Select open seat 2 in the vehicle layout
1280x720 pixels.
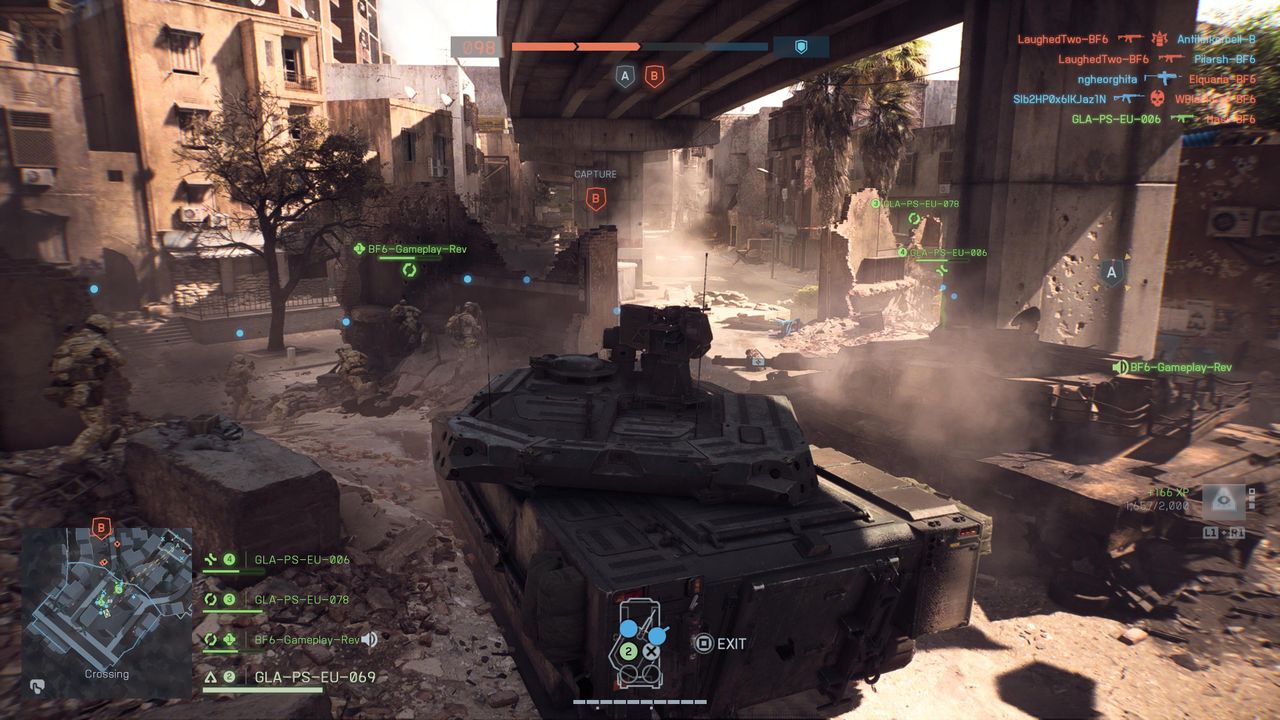(x=627, y=651)
